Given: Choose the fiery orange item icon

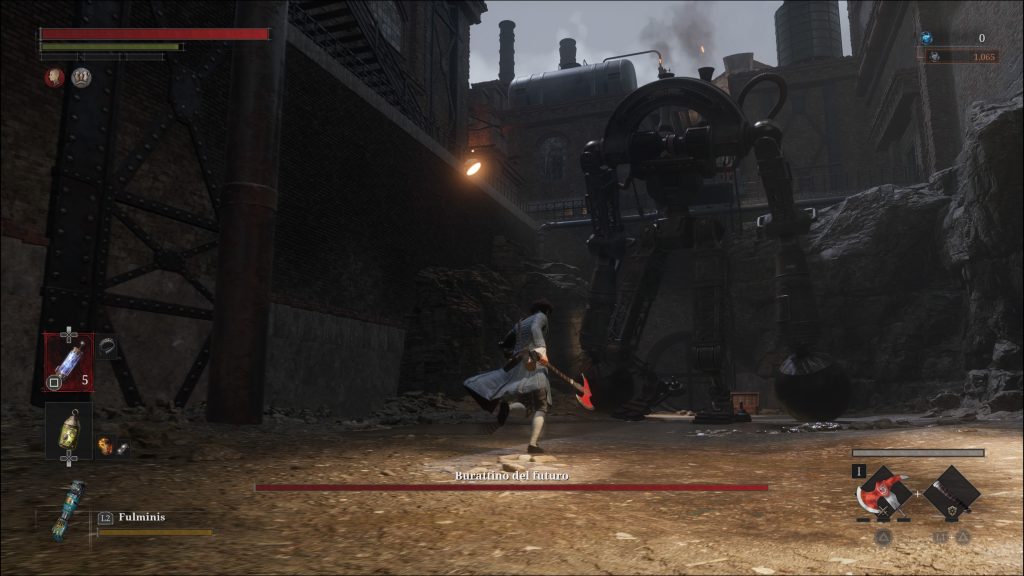Looking at the screenshot, I should (104, 445).
